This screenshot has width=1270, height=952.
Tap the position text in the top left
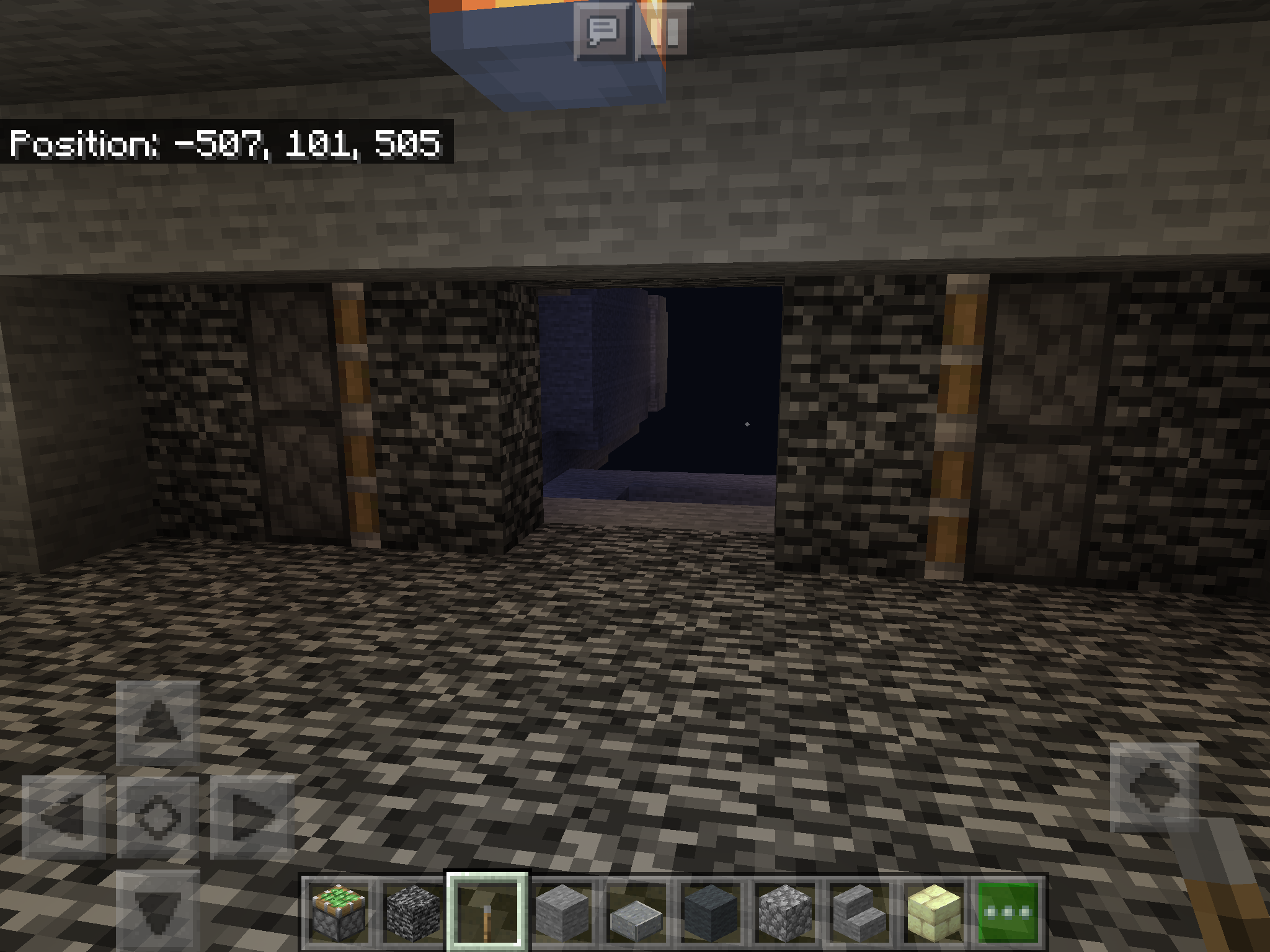pos(226,144)
